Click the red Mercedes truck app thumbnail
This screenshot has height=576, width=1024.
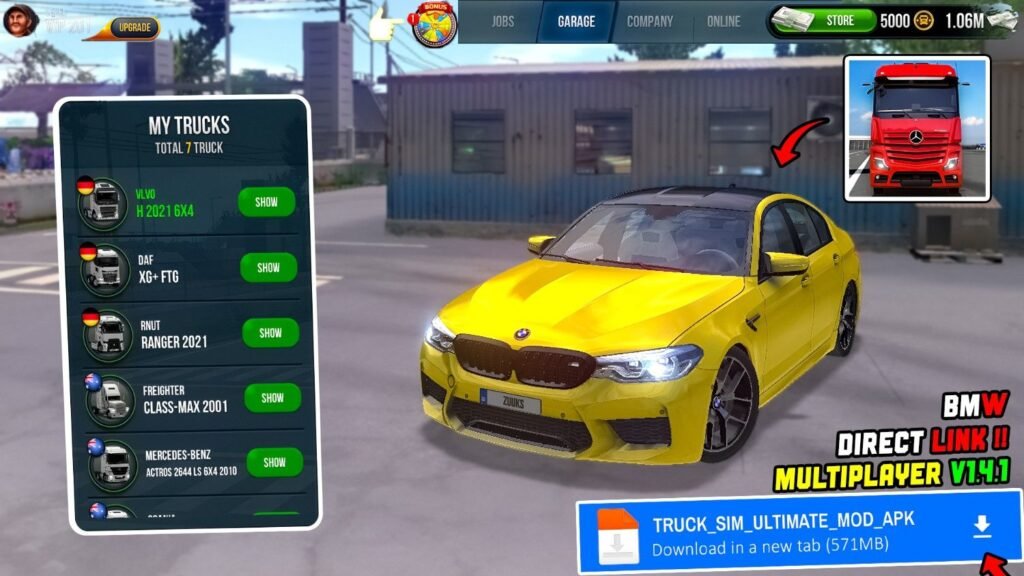tap(916, 128)
